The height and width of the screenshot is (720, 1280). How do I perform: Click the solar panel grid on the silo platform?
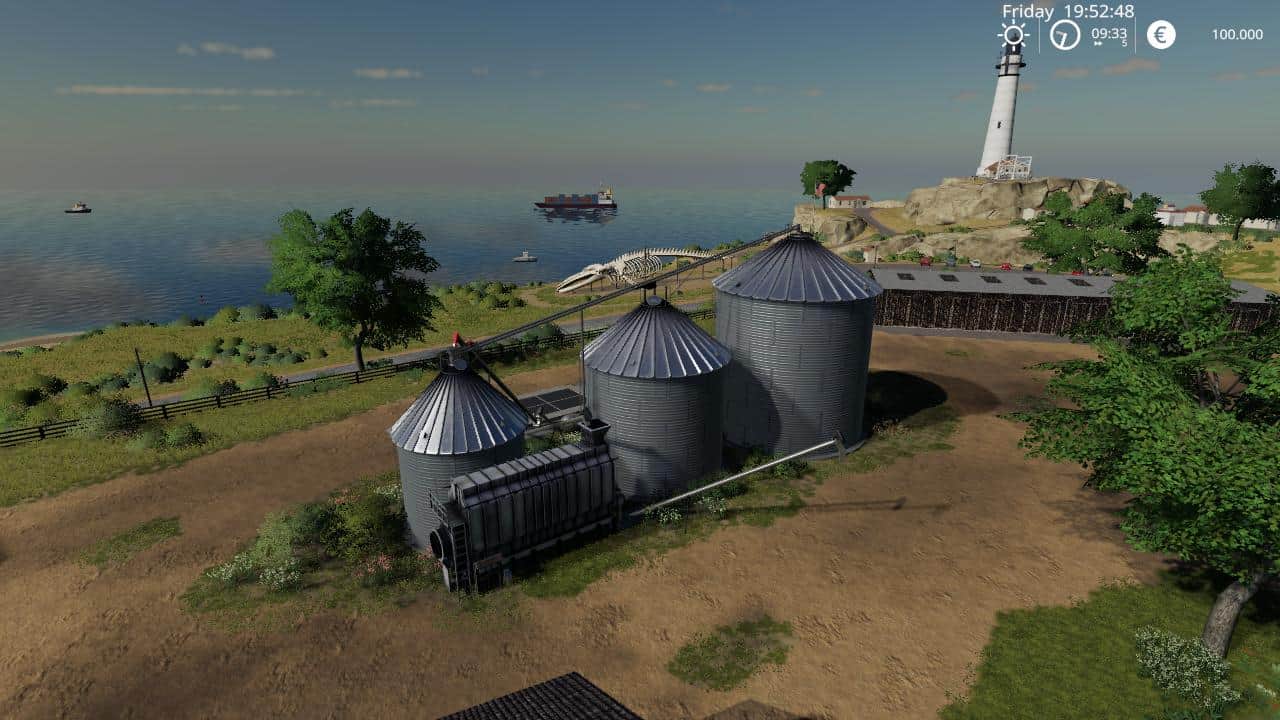(x=551, y=401)
